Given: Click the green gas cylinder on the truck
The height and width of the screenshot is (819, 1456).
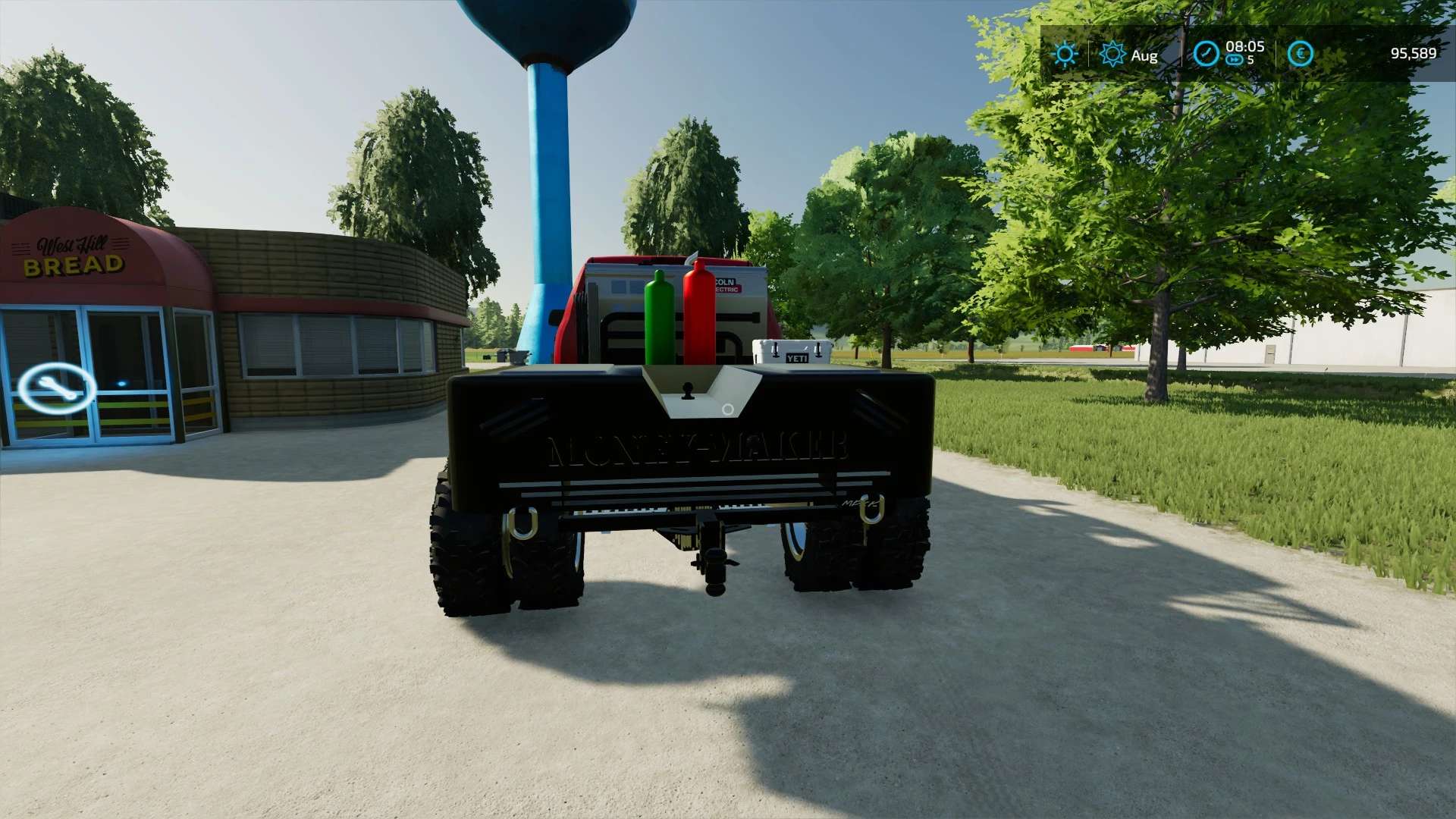Looking at the screenshot, I should tap(658, 318).
